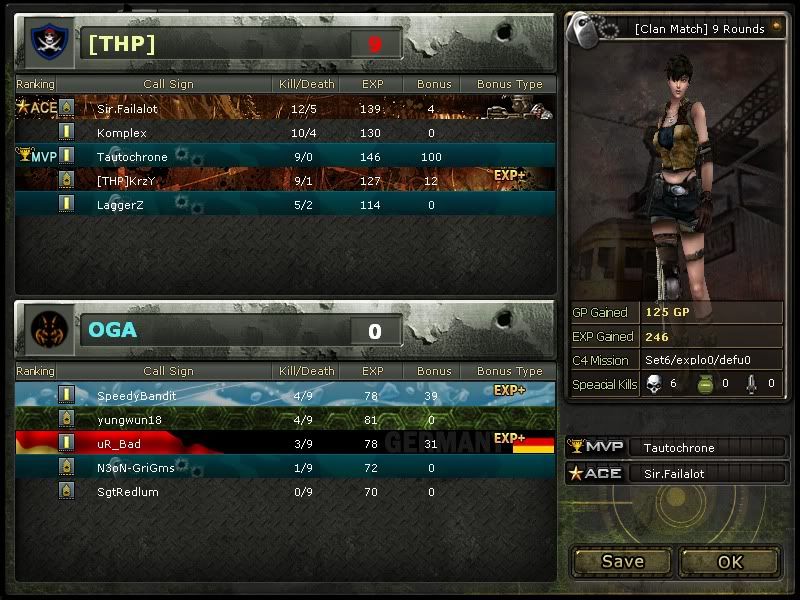This screenshot has width=800, height=600.
Task: Click the THP clan skull emblem
Action: click(x=46, y=43)
